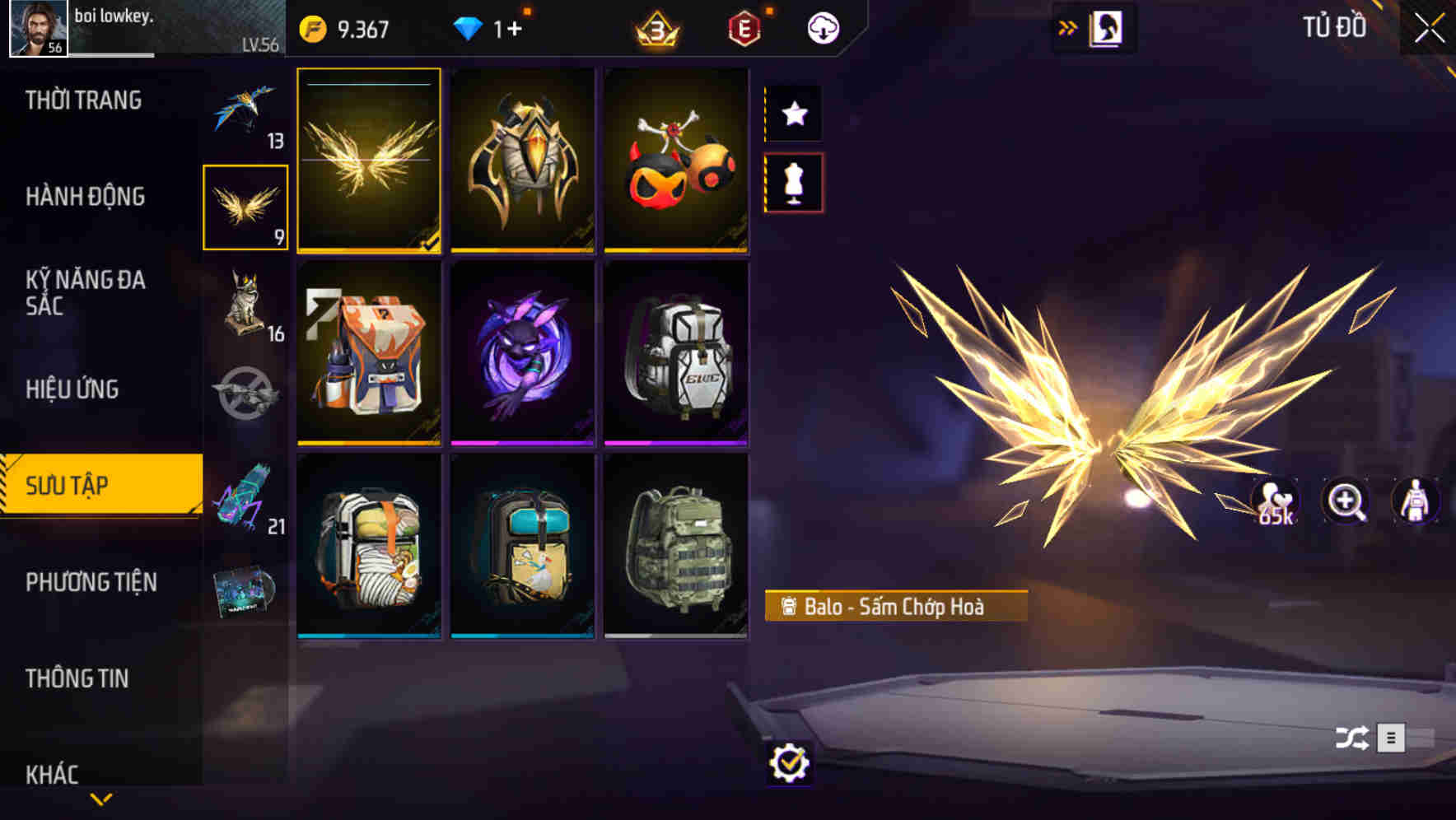Screen dimensions: 1456x820
Task: Tap the diamond 1+ top-up button
Action: (x=494, y=27)
